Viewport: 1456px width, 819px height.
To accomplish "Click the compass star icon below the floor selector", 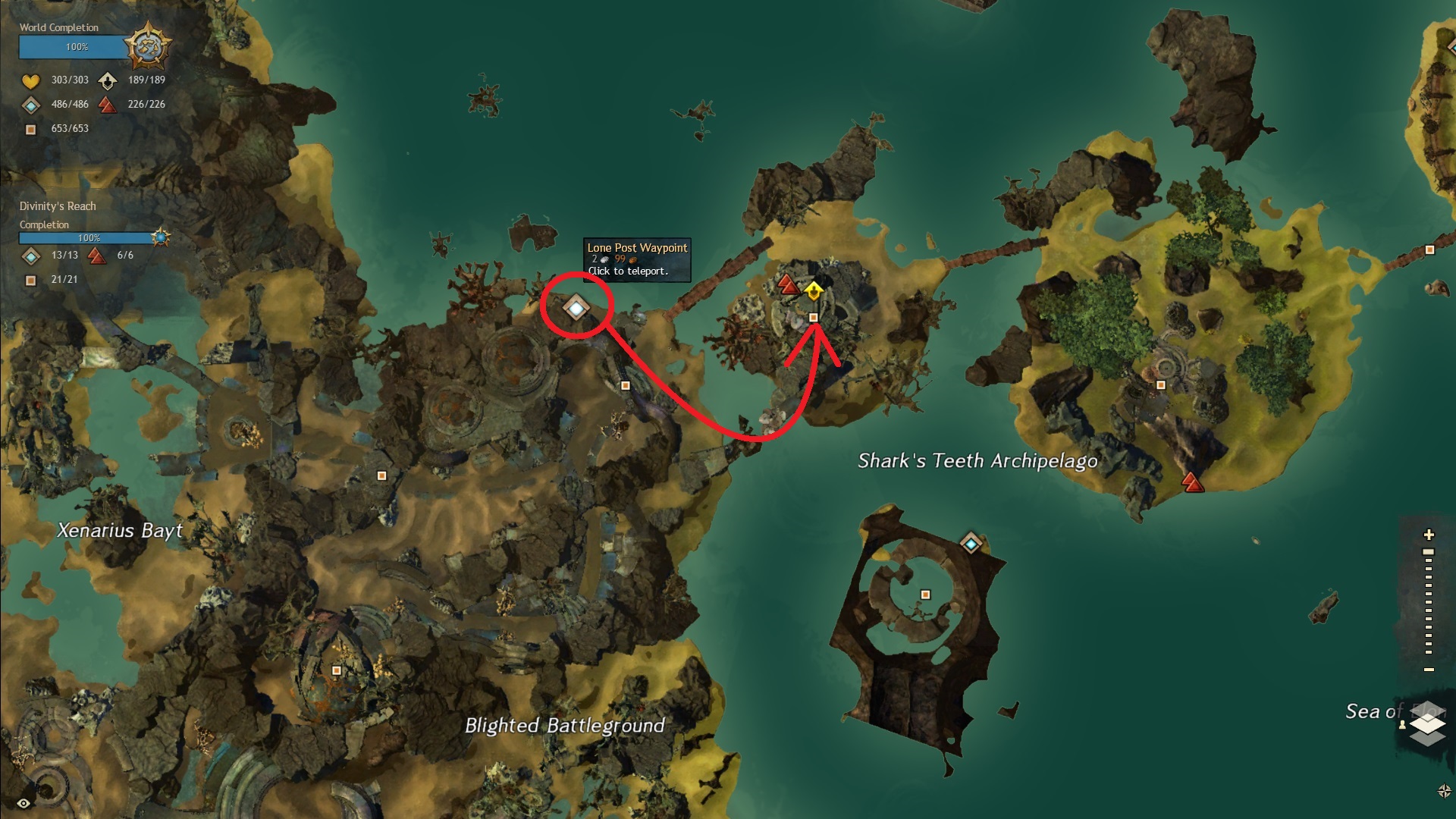I will pyautogui.click(x=1444, y=791).
